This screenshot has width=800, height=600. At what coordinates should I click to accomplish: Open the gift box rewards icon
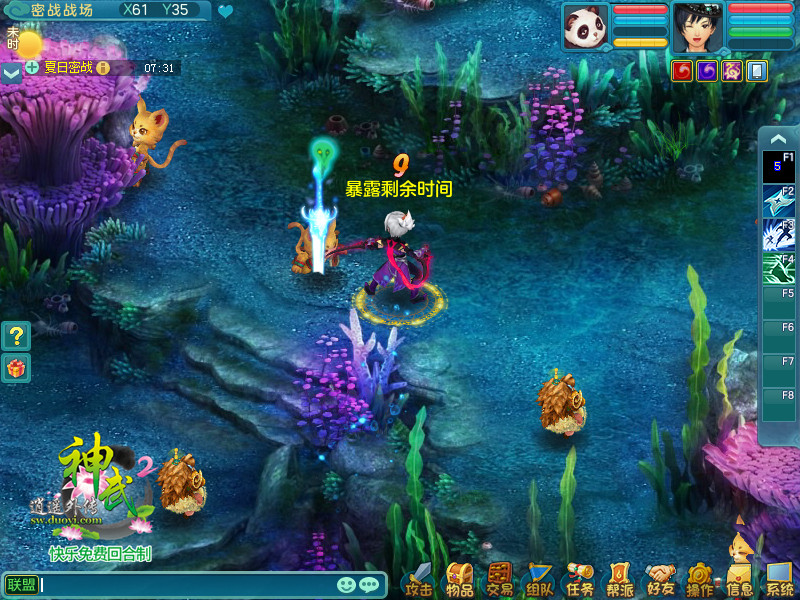point(17,369)
